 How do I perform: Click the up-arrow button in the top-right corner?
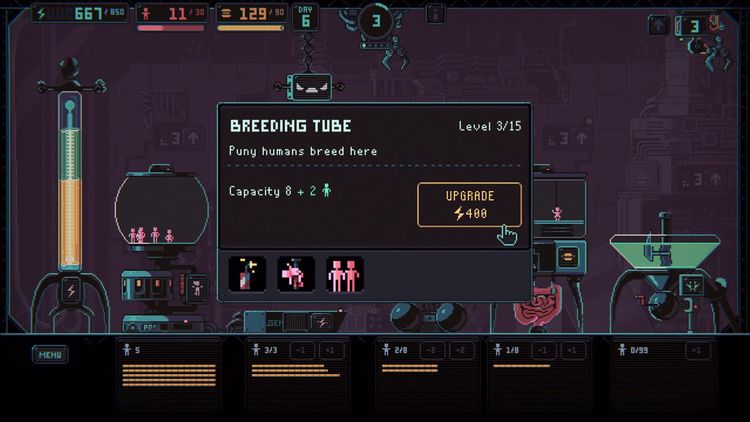point(659,25)
